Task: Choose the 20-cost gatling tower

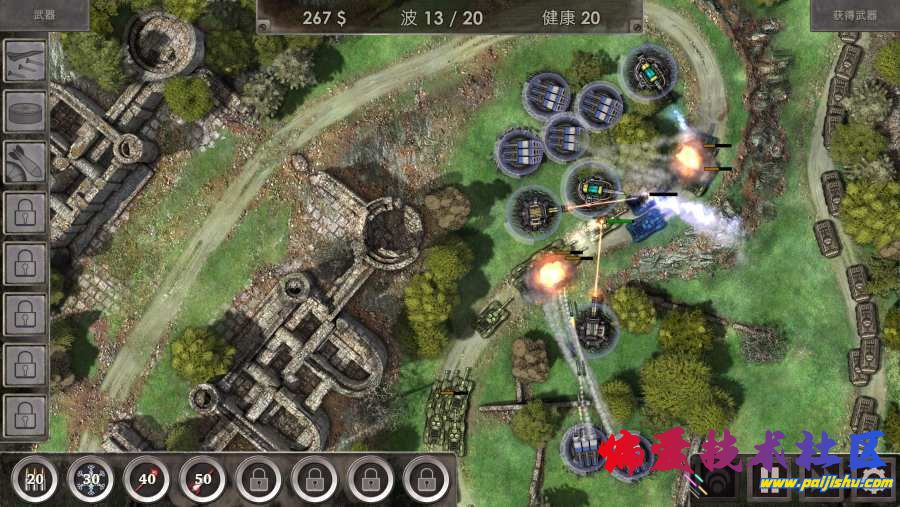Action: [35, 479]
